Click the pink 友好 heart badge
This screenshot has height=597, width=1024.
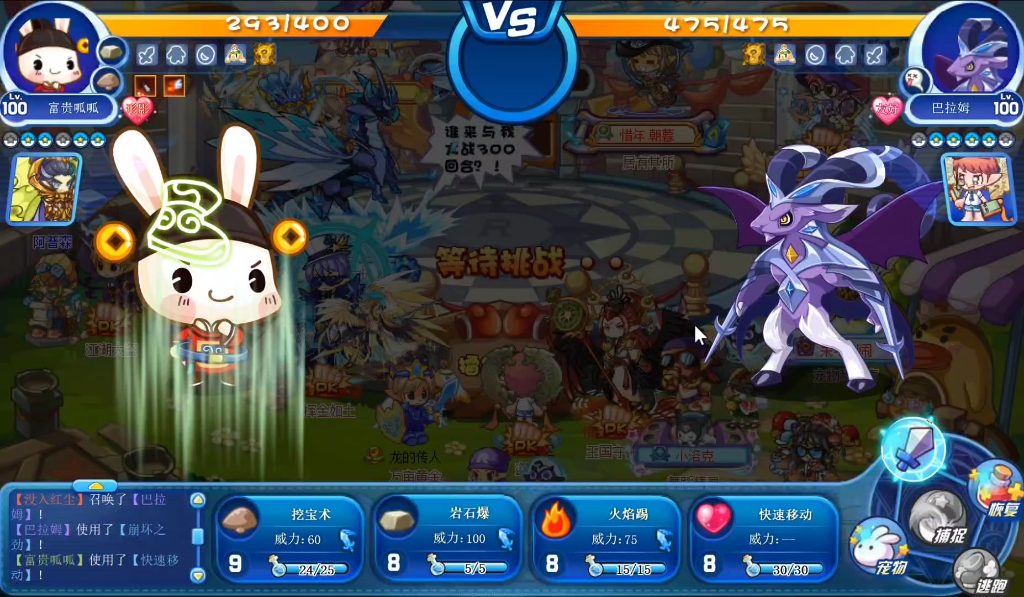[886, 108]
